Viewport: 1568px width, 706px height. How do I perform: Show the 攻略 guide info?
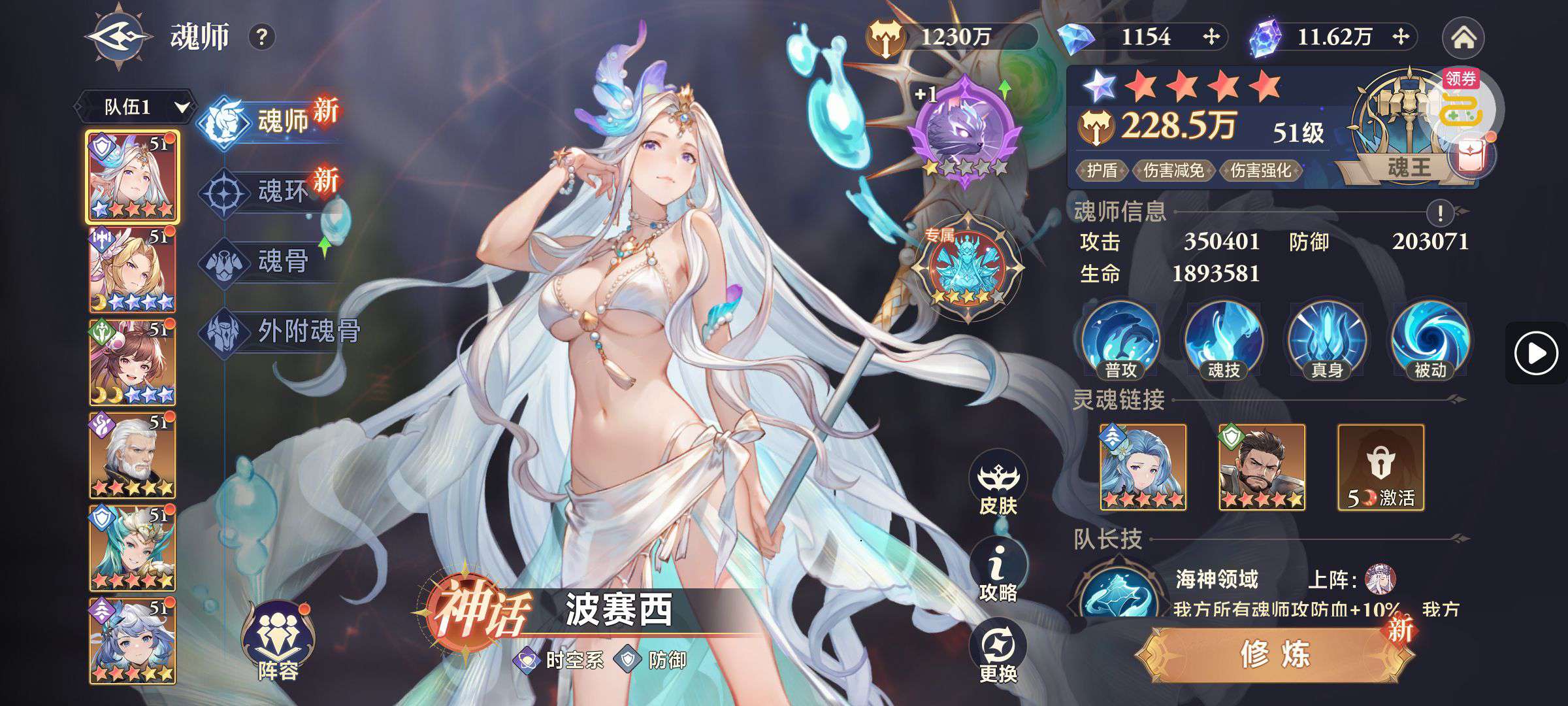(x=998, y=573)
